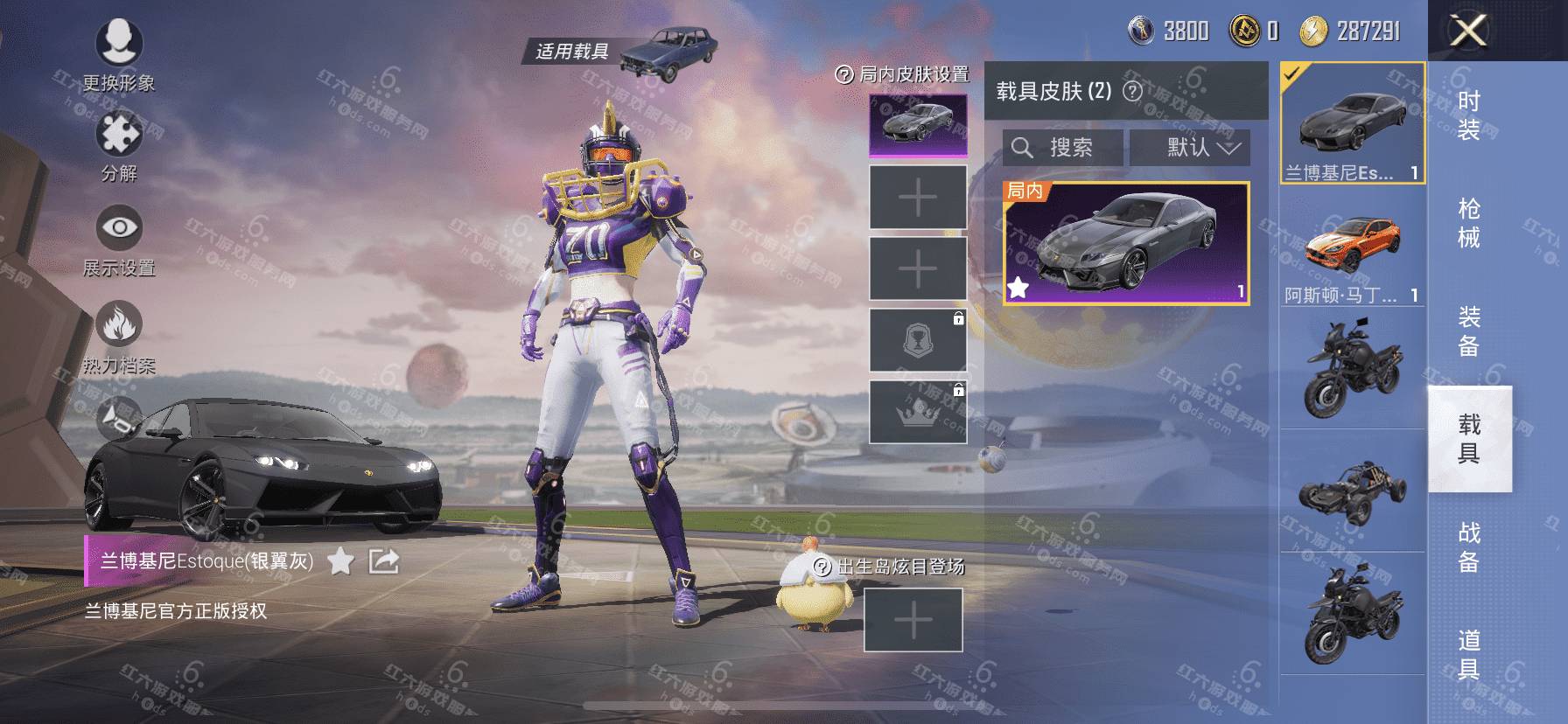Select the buggy vehicle thumbnail
The height and width of the screenshot is (724, 1568).
pos(1352,491)
